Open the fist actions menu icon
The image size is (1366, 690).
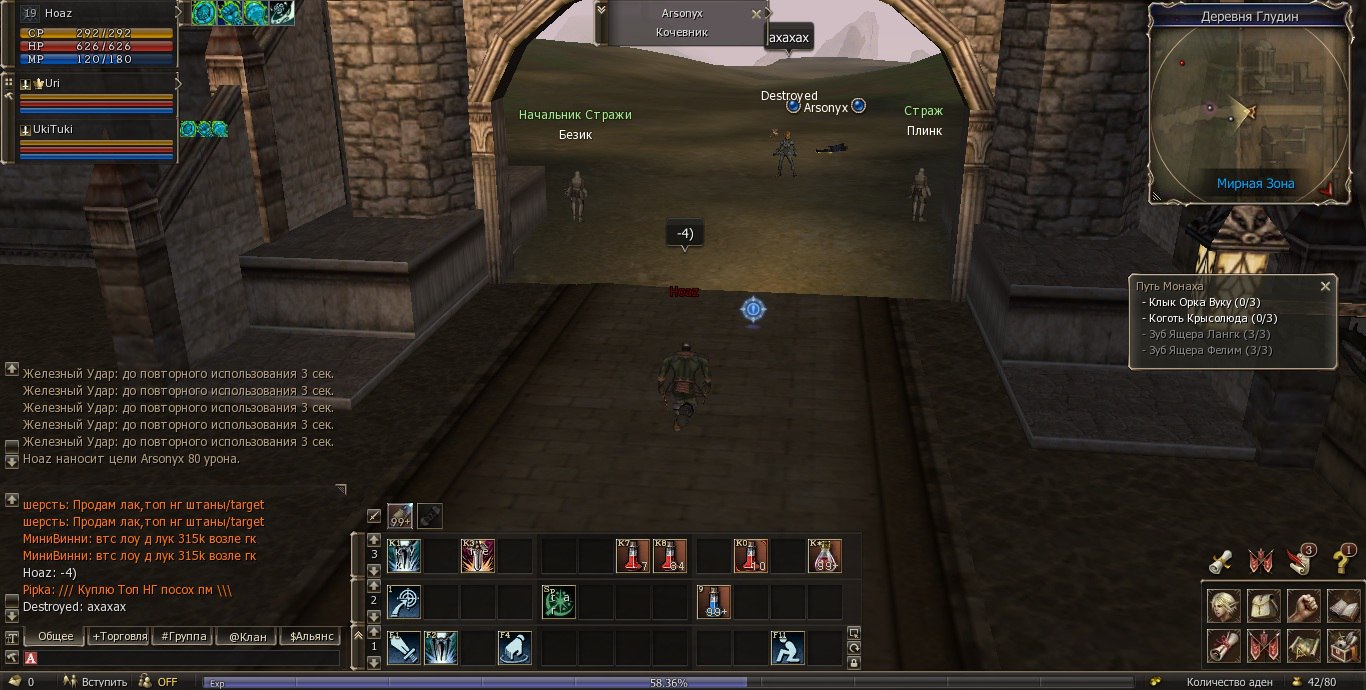pyautogui.click(x=1302, y=606)
